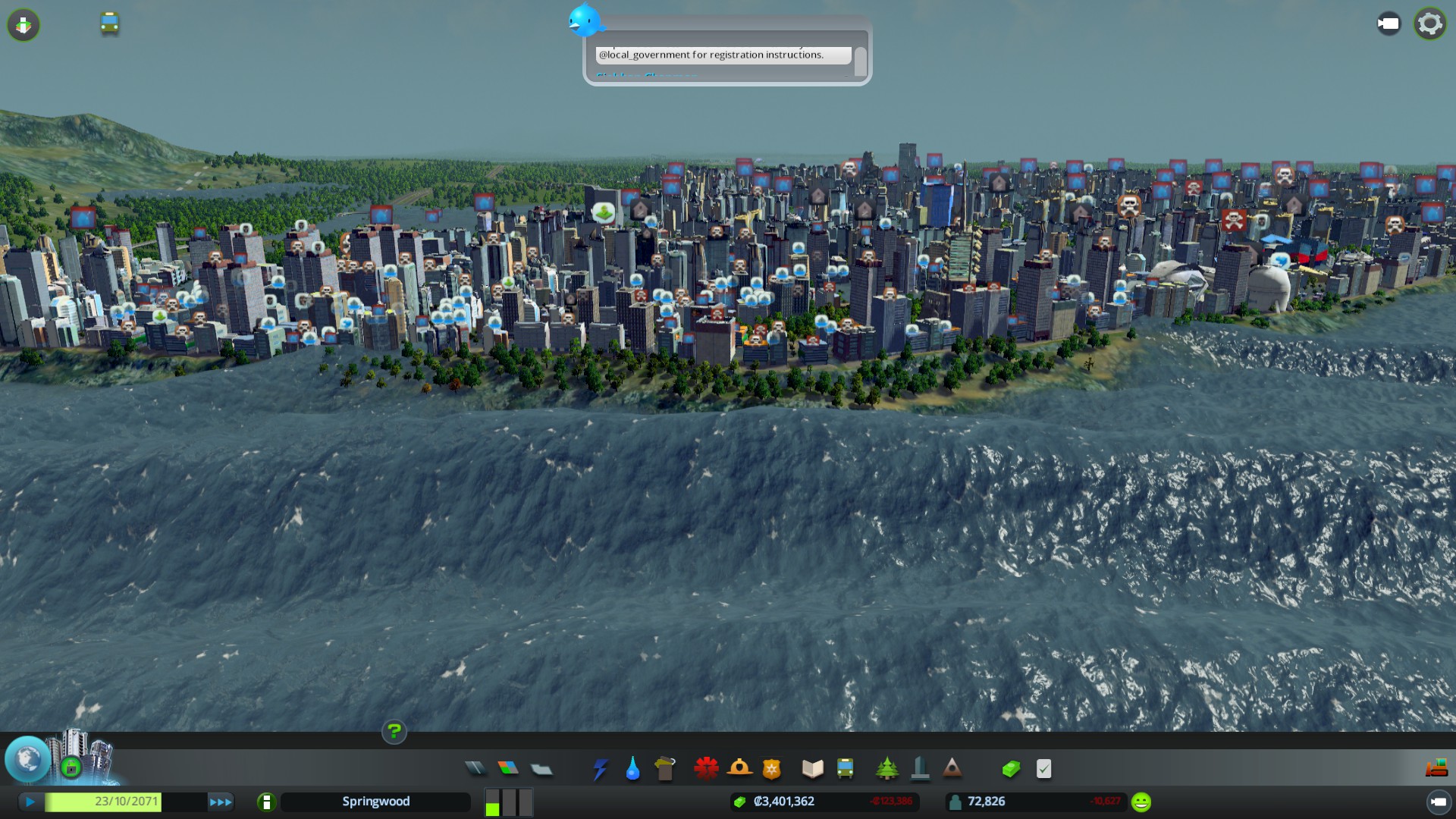Screen dimensions: 1456x819
Task: Change game speed with triple-arrow button
Action: [x=221, y=802]
